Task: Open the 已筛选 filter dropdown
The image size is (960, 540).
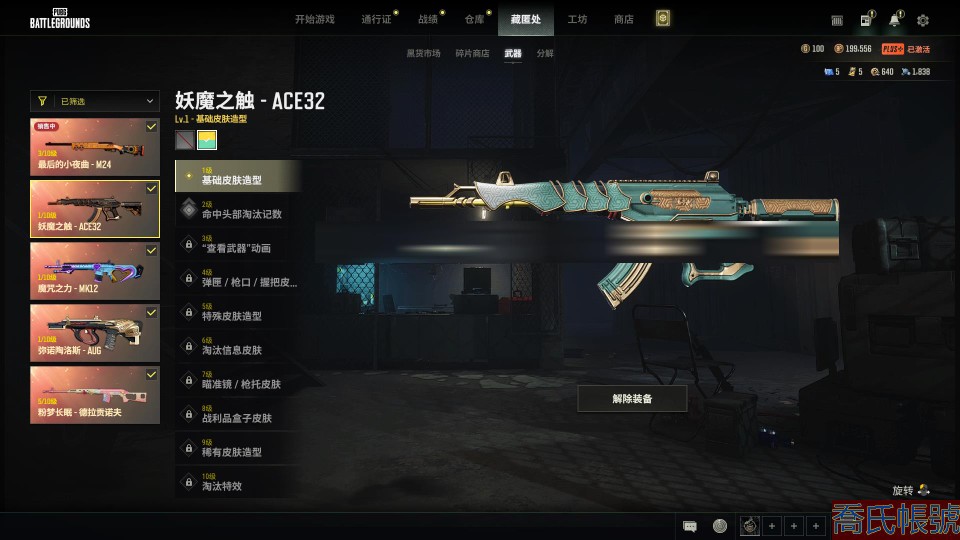Action: click(95, 101)
